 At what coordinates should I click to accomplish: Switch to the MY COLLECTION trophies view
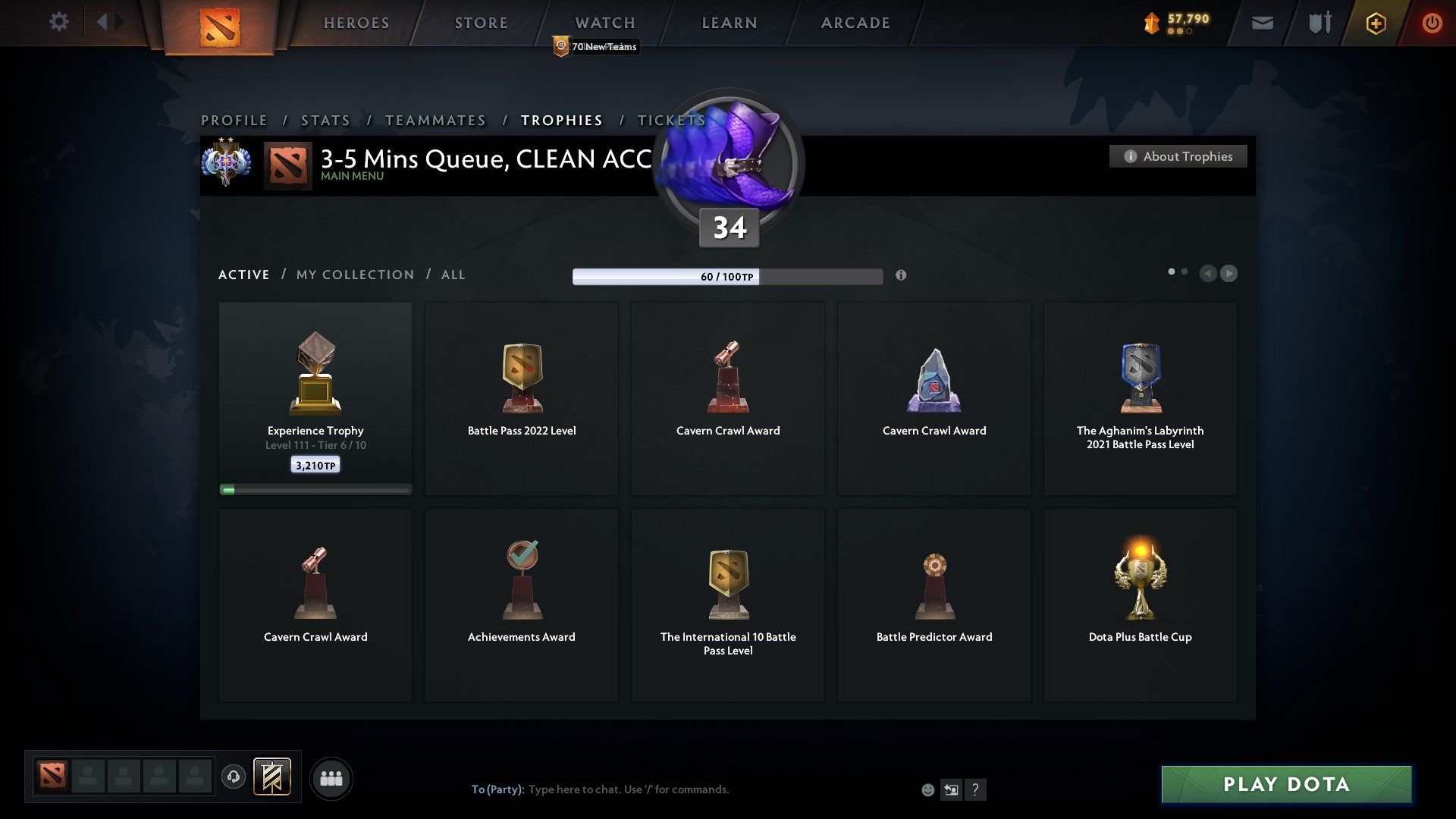point(354,275)
